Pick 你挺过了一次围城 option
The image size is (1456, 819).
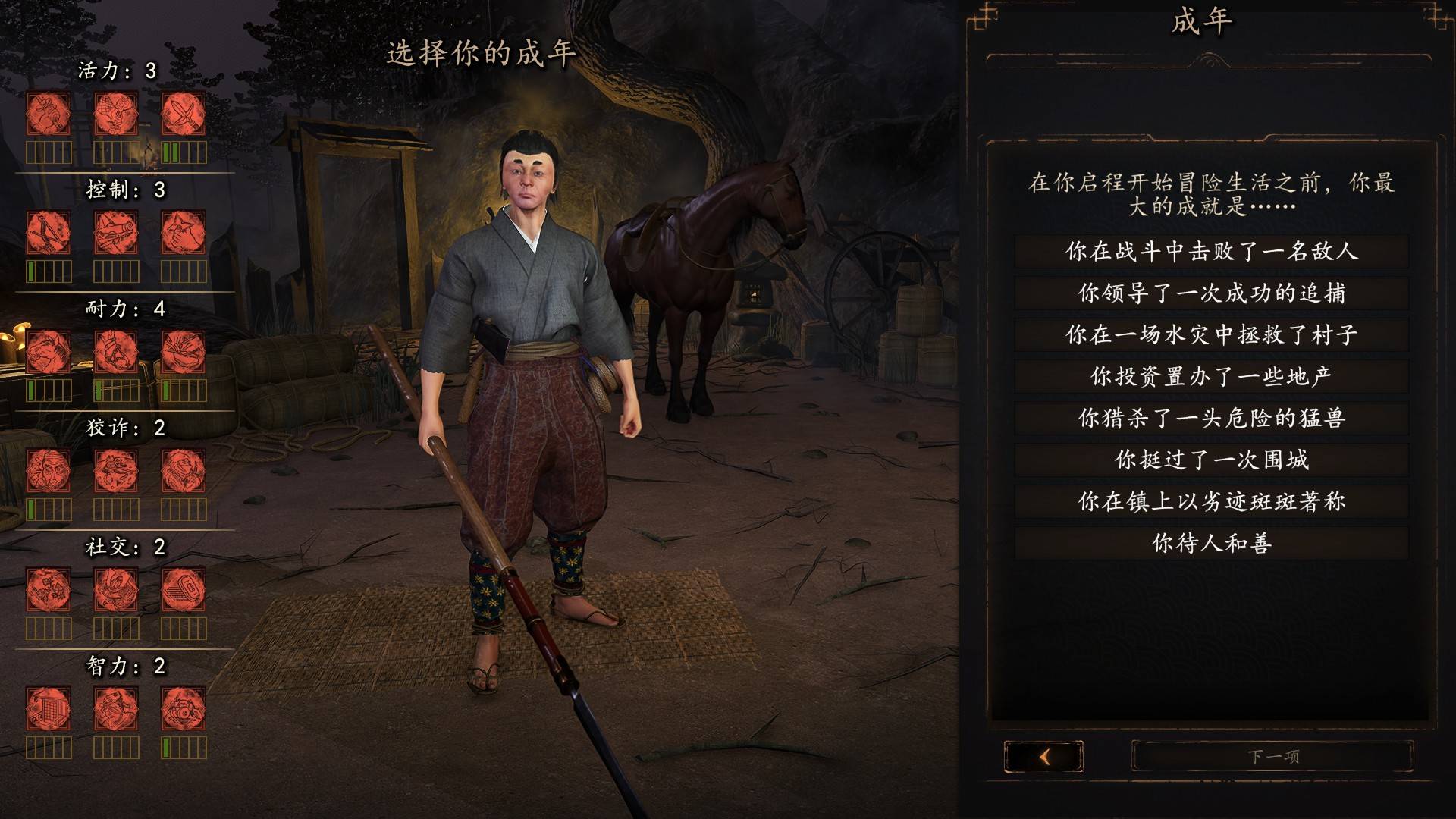(1211, 460)
